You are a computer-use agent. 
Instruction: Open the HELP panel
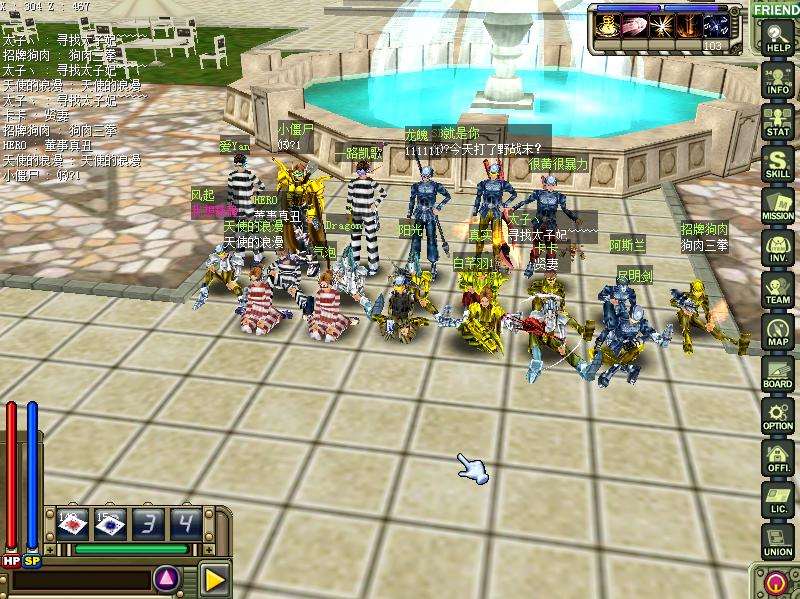click(x=777, y=38)
